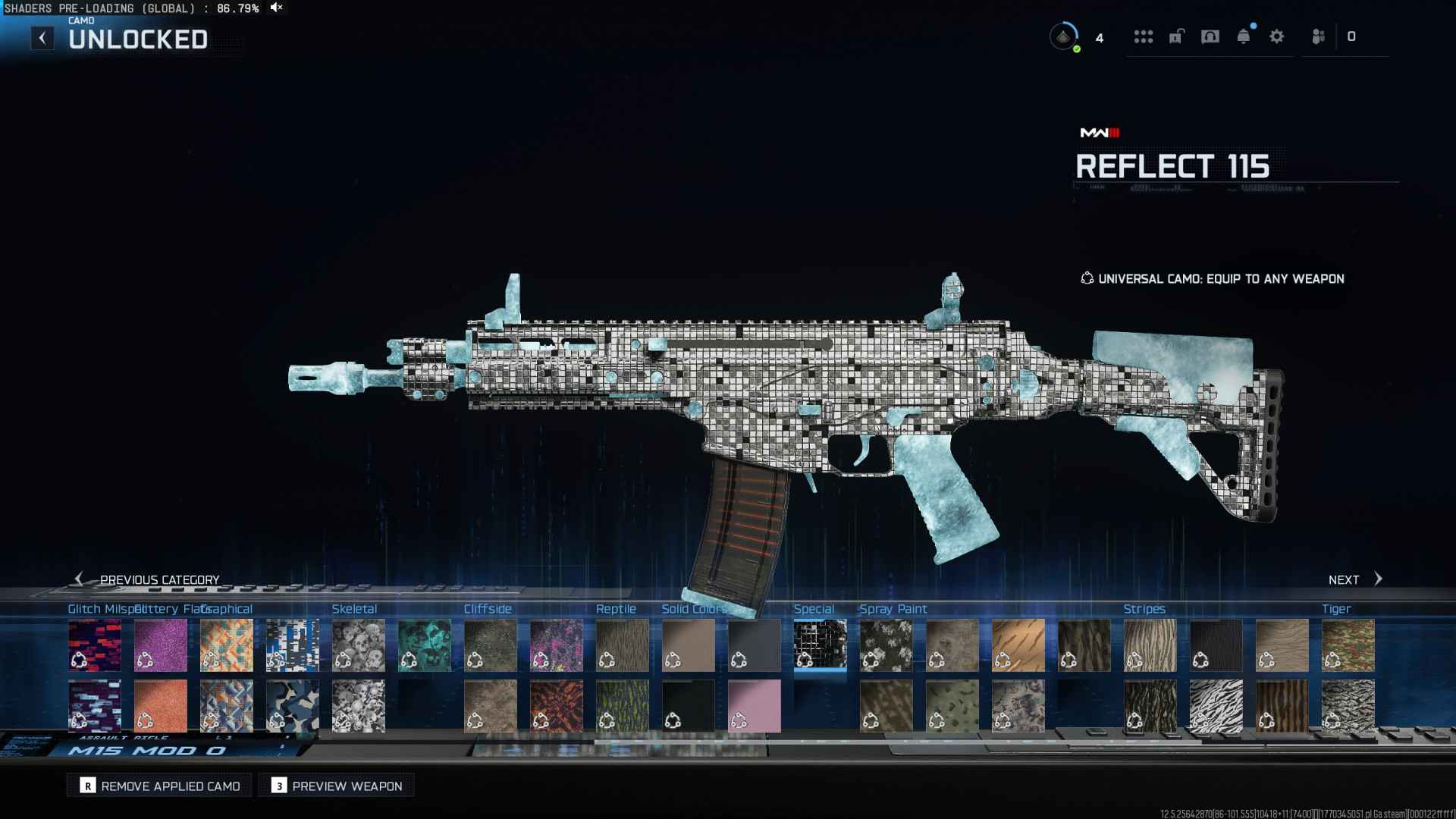Open the headset voice channel panel
1456x819 pixels.
point(1210,36)
